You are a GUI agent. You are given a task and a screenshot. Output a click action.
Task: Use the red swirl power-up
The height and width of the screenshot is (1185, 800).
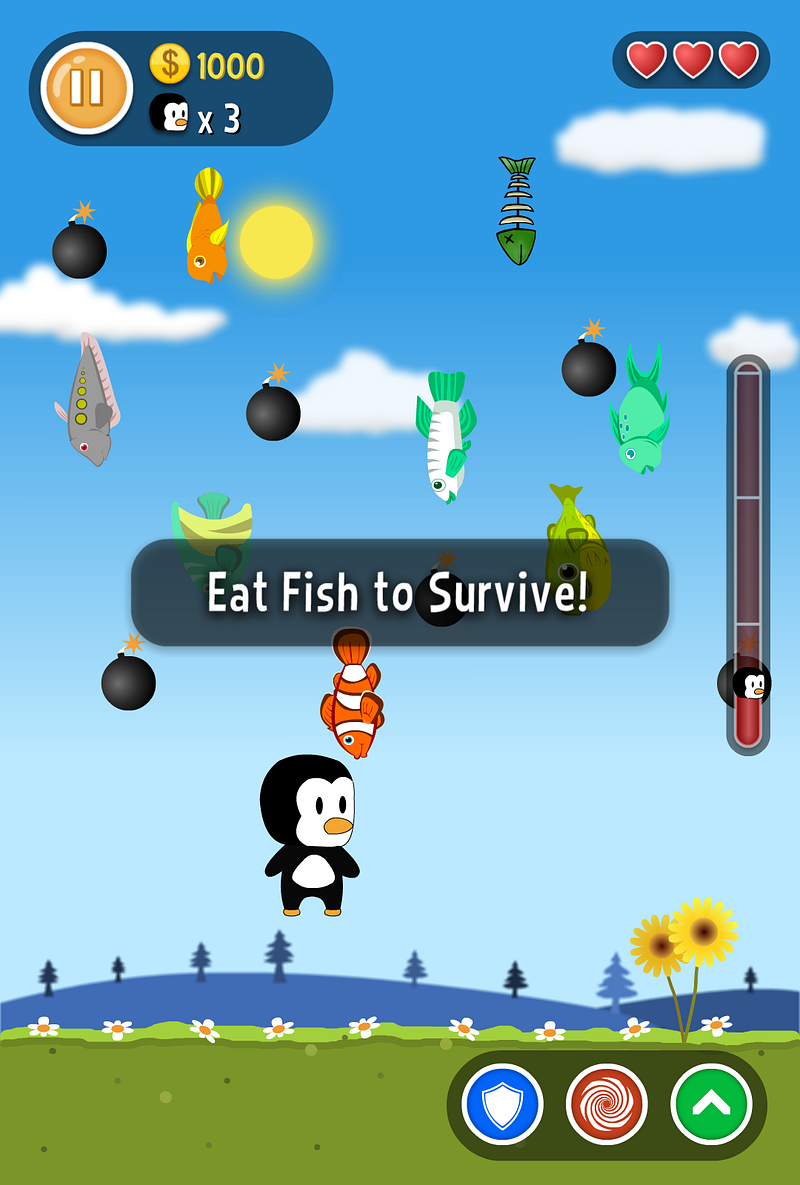606,1105
